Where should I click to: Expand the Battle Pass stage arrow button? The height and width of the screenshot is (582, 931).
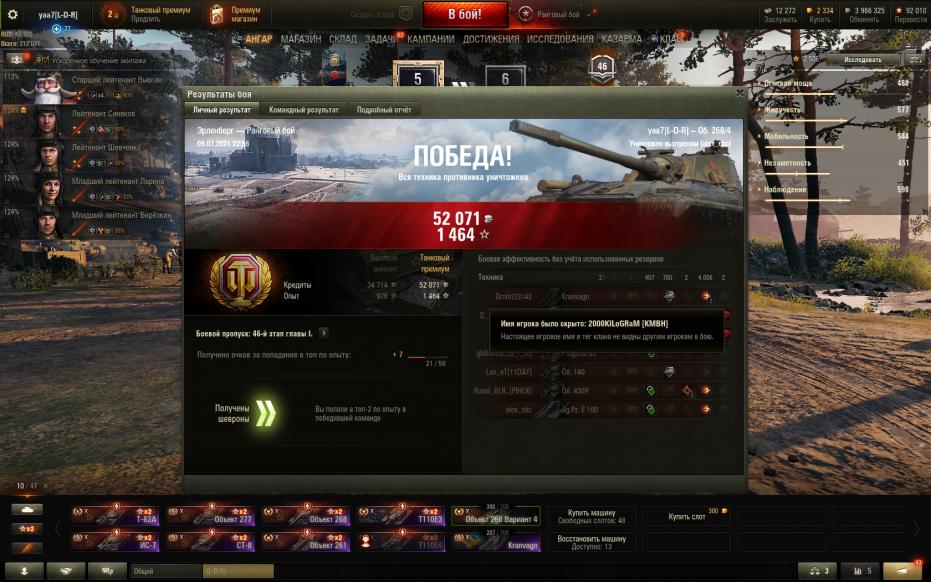pyautogui.click(x=323, y=333)
